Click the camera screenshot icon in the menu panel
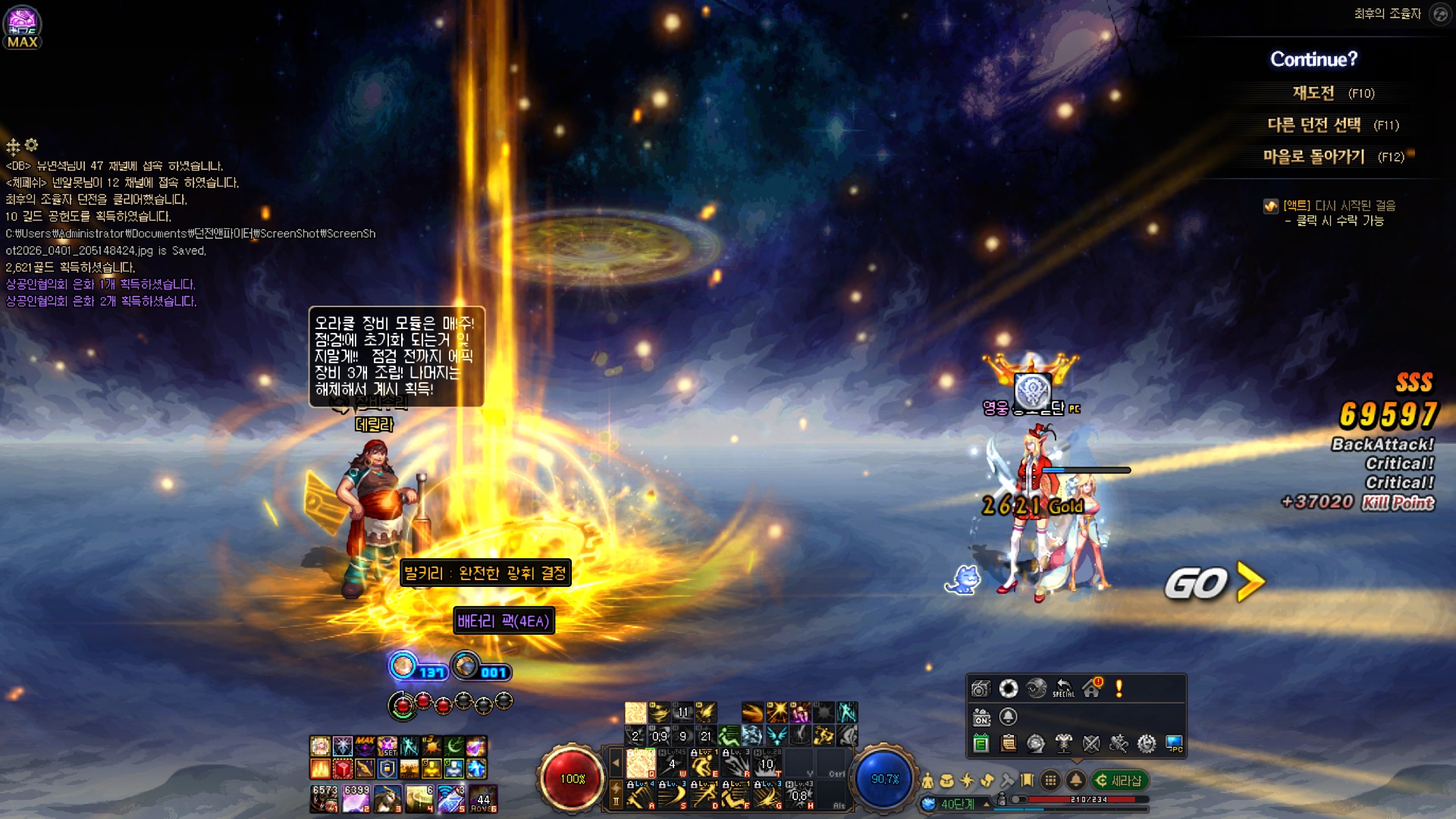 pos(981,689)
